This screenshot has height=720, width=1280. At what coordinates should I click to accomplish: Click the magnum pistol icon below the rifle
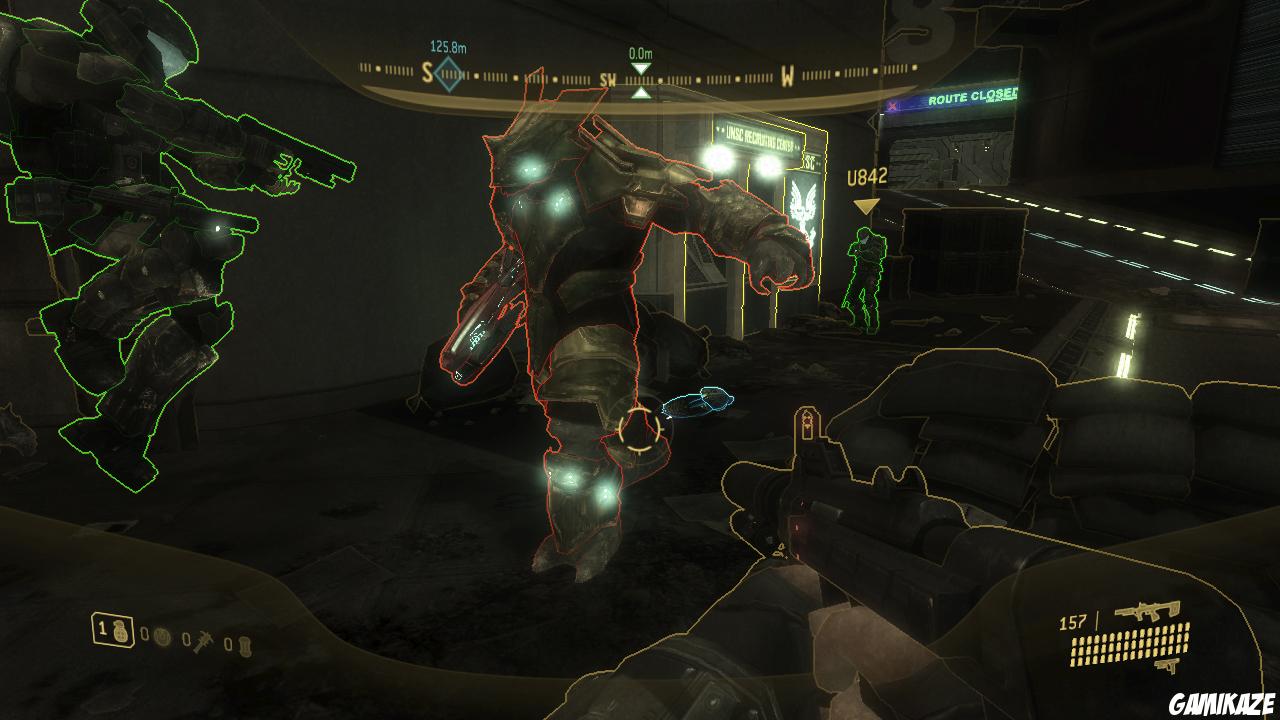pyautogui.click(x=1167, y=664)
